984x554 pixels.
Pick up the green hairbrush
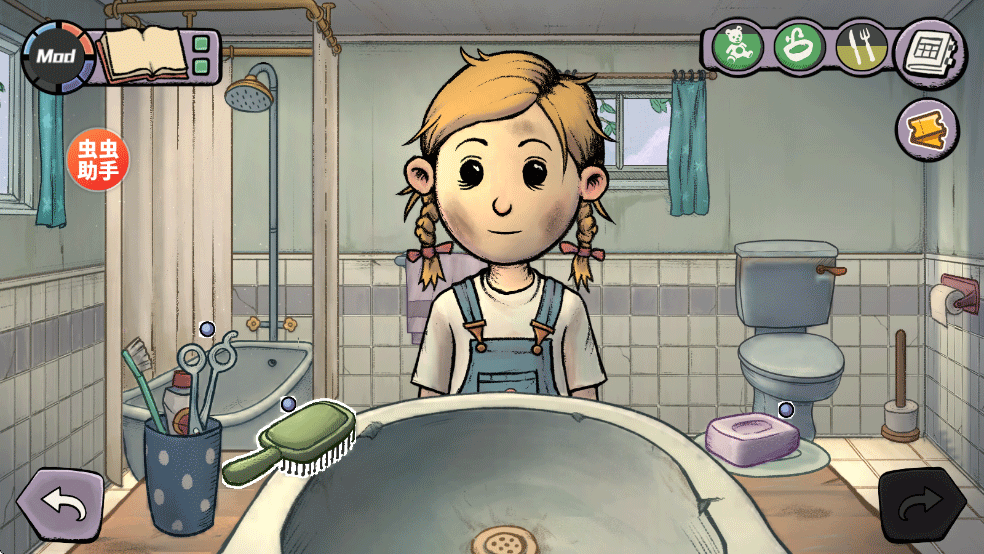click(293, 444)
